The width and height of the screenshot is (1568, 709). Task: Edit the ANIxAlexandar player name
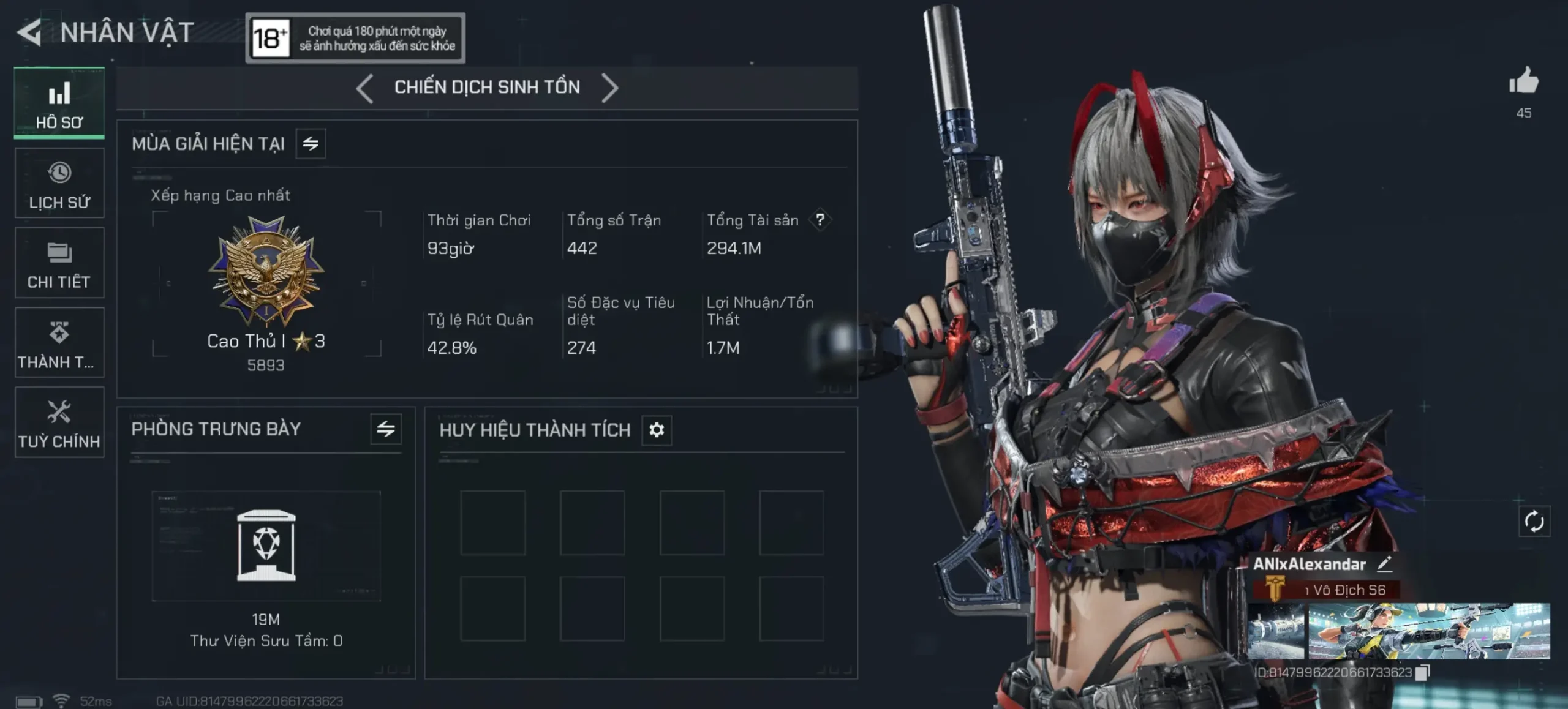(1385, 564)
